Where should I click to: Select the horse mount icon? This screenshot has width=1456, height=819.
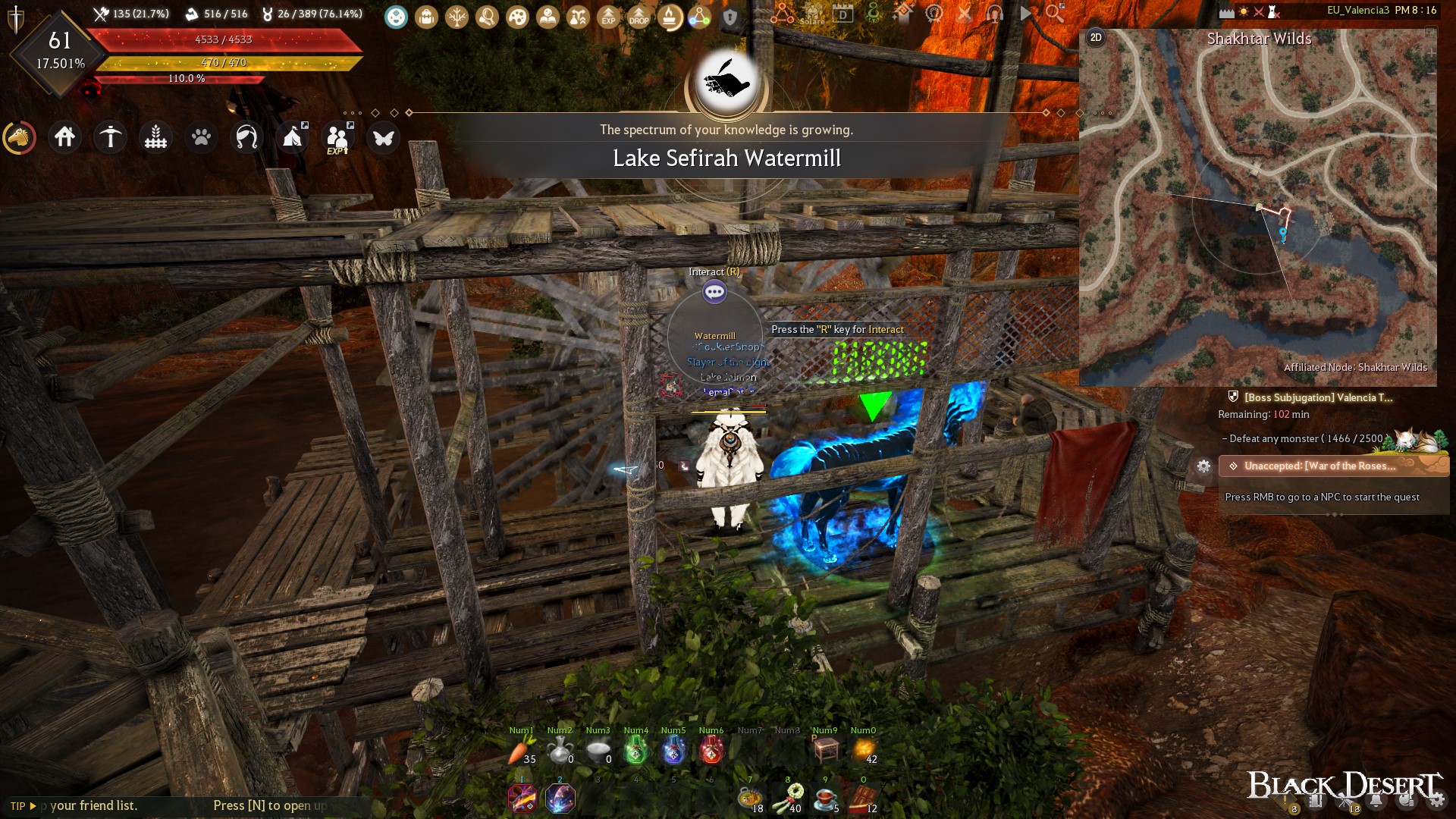(20, 139)
